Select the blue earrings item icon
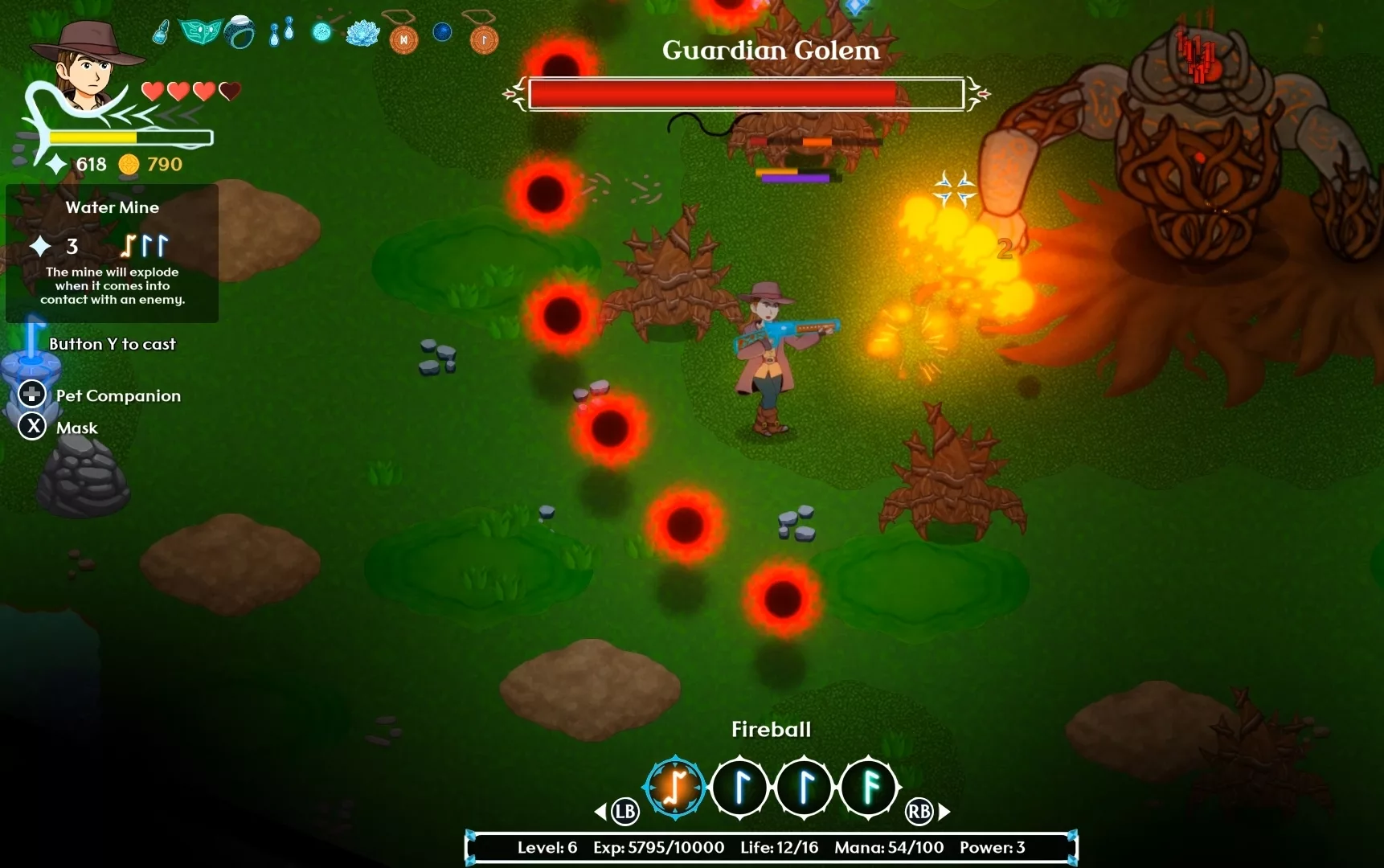Viewport: 1384px width, 868px height. (281, 32)
